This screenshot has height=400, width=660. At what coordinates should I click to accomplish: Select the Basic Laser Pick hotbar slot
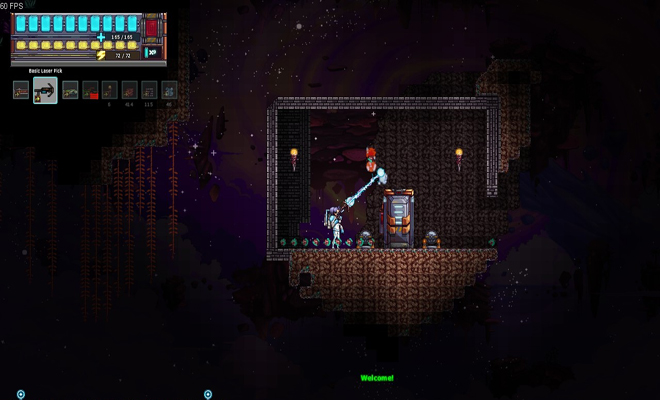pyautogui.click(x=44, y=92)
